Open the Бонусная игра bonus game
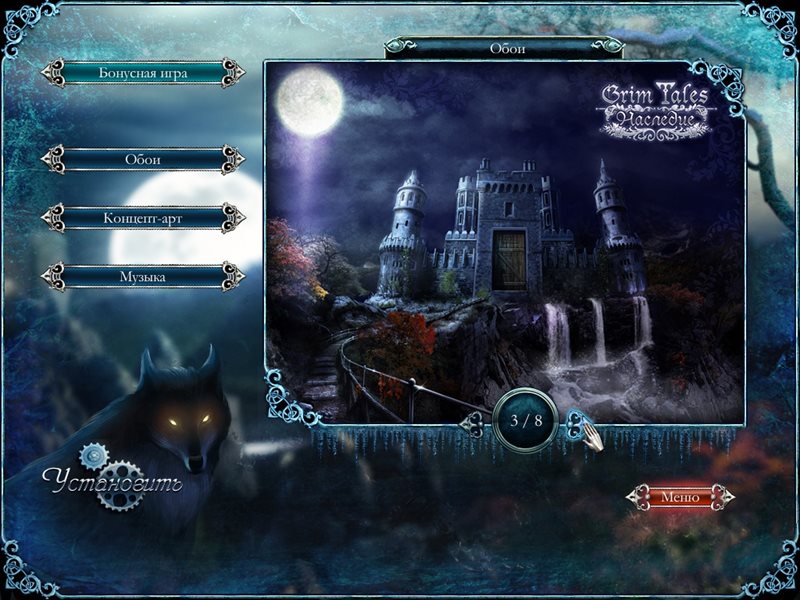The width and height of the screenshot is (800, 600). 143,73
